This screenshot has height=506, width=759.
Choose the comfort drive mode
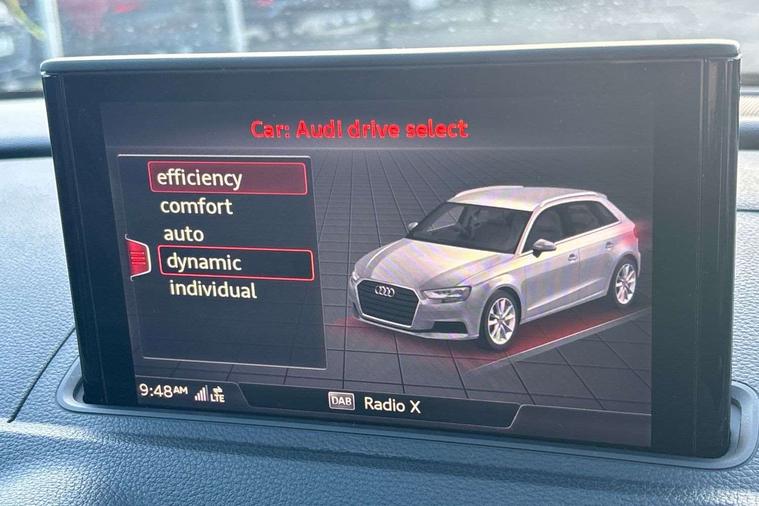pos(197,207)
